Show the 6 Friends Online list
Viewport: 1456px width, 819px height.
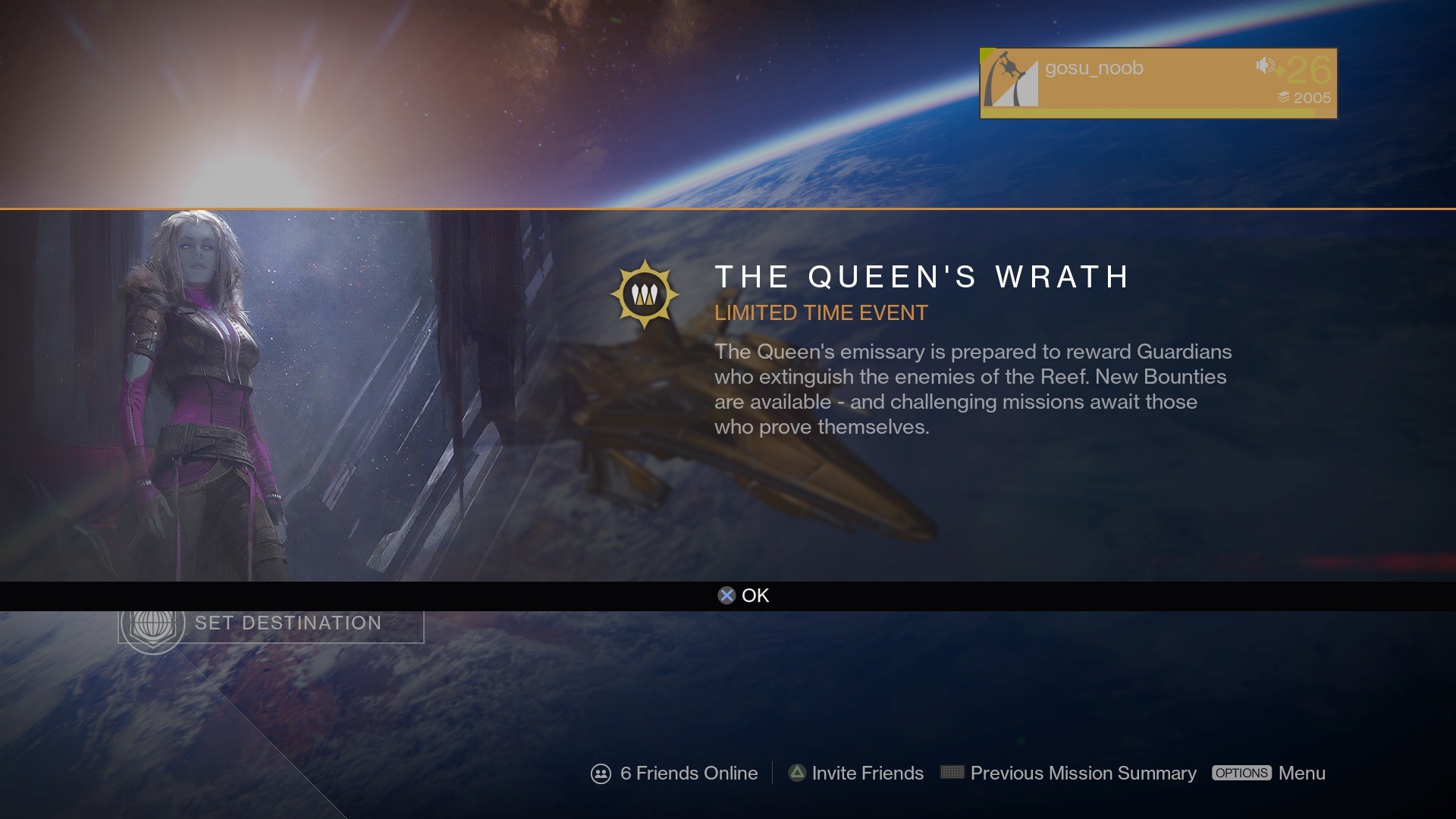tap(675, 773)
